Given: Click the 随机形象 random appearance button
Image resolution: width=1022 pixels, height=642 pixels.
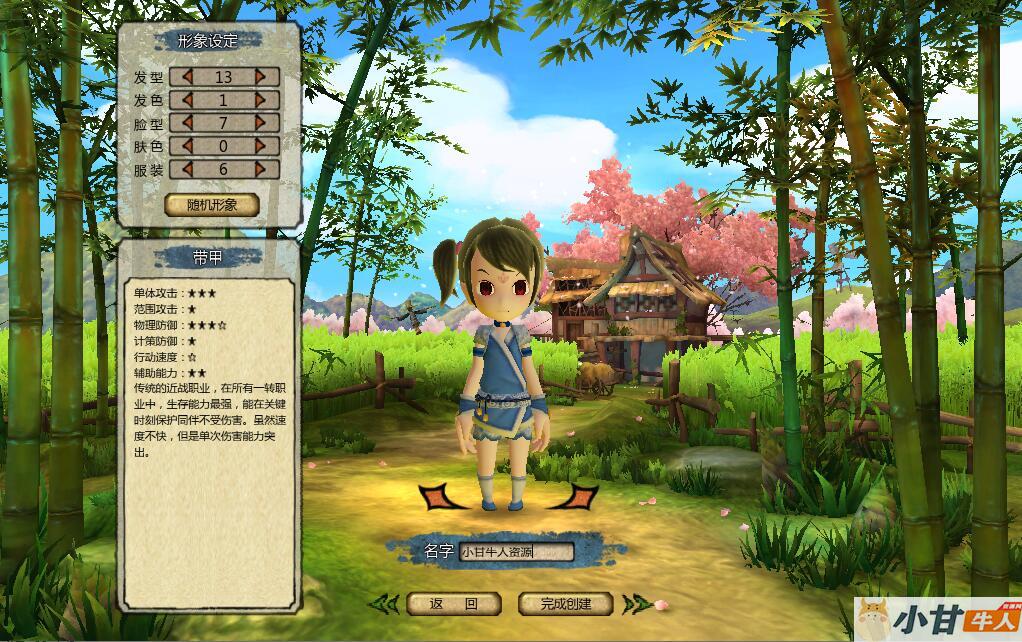Looking at the screenshot, I should click(x=212, y=205).
